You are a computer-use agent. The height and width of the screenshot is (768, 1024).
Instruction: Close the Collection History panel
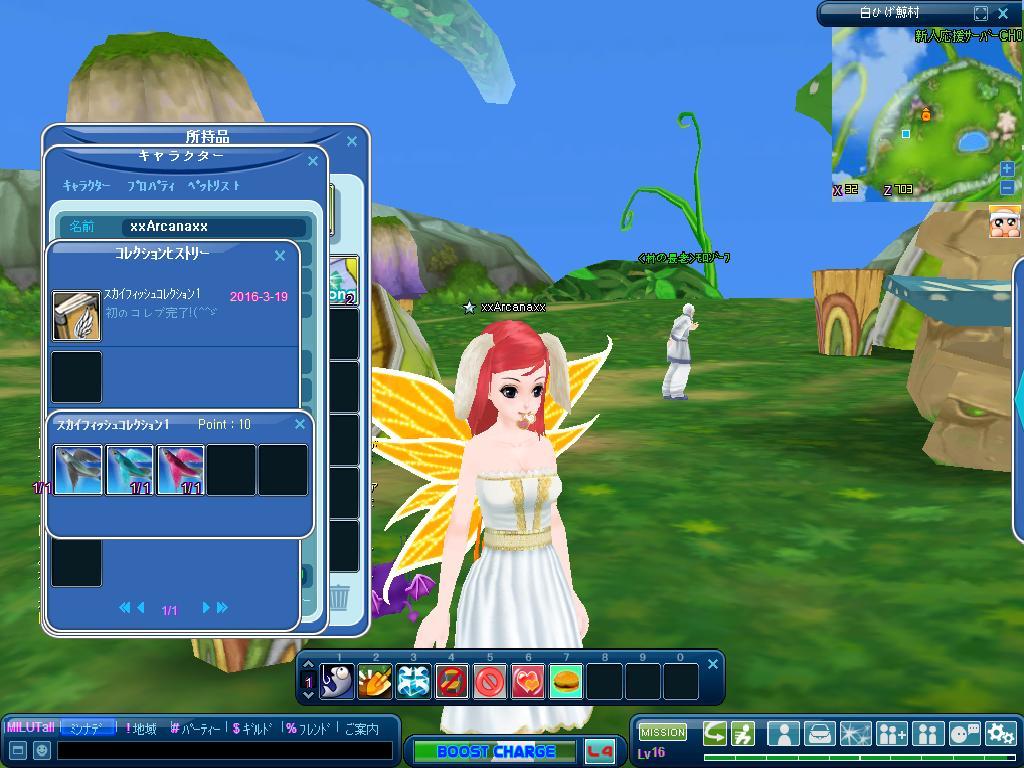[x=280, y=256]
